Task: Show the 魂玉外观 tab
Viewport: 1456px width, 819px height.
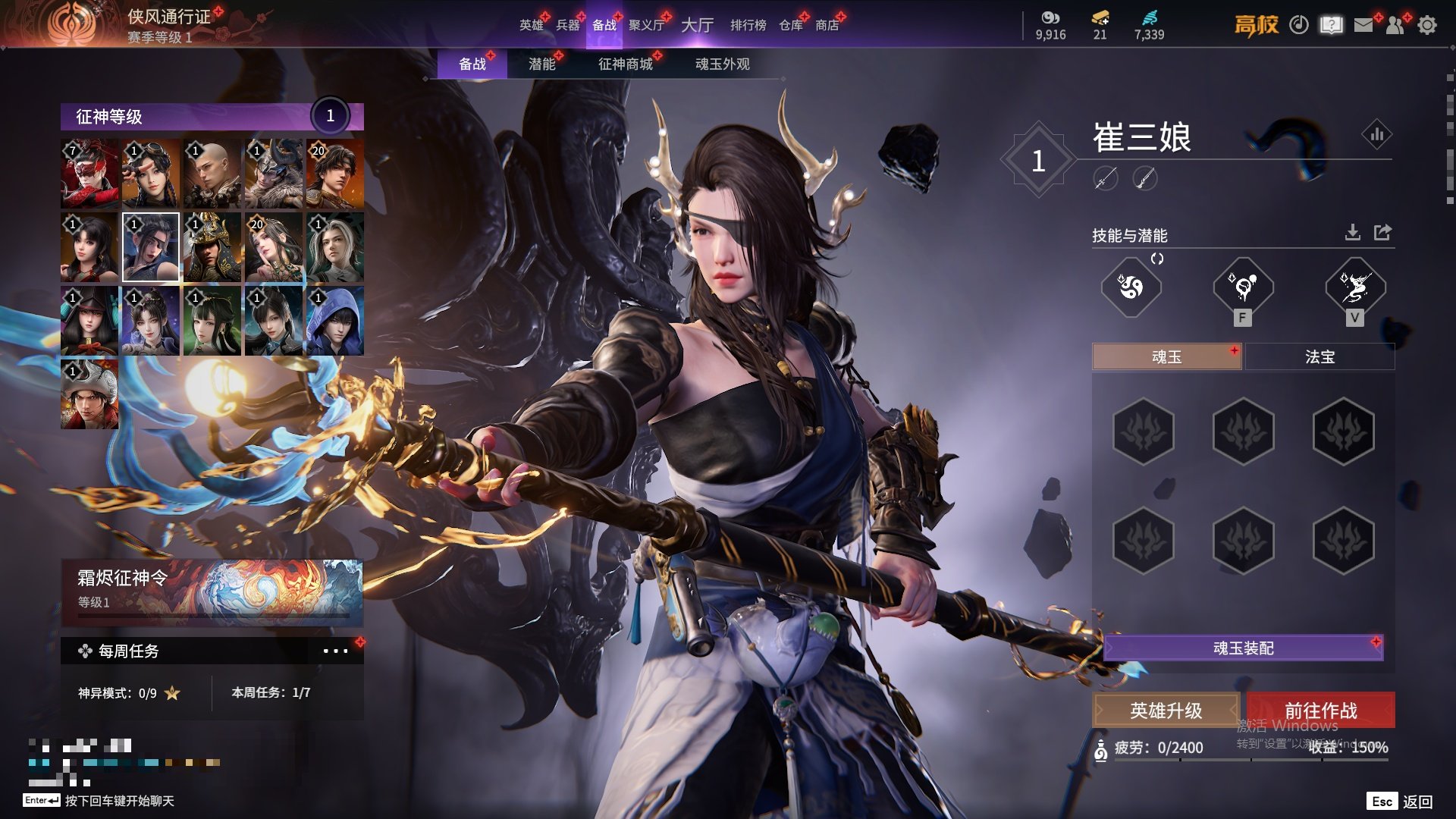Action: pyautogui.click(x=722, y=64)
